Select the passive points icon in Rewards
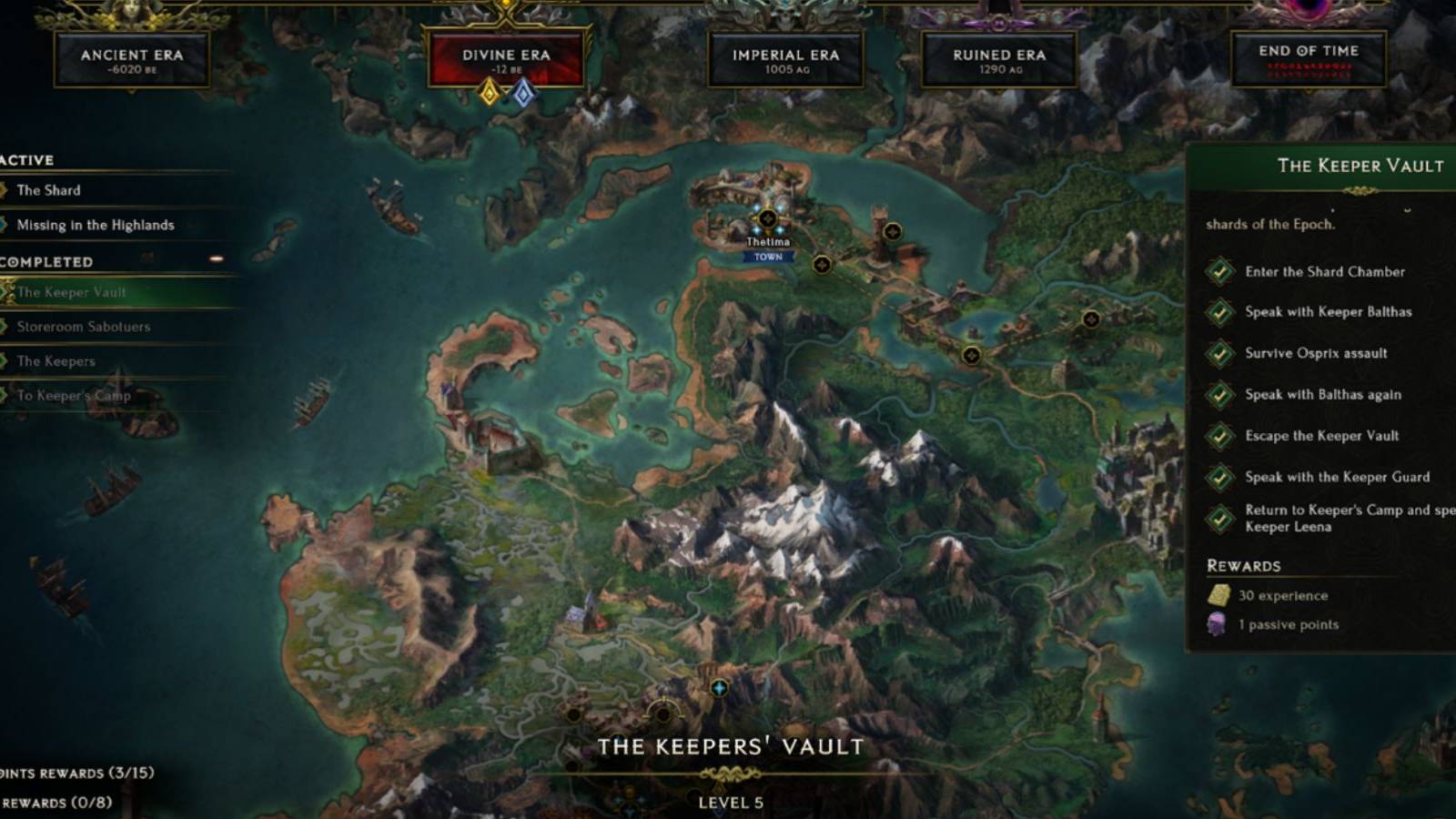The width and height of the screenshot is (1456, 819). coord(1217,624)
